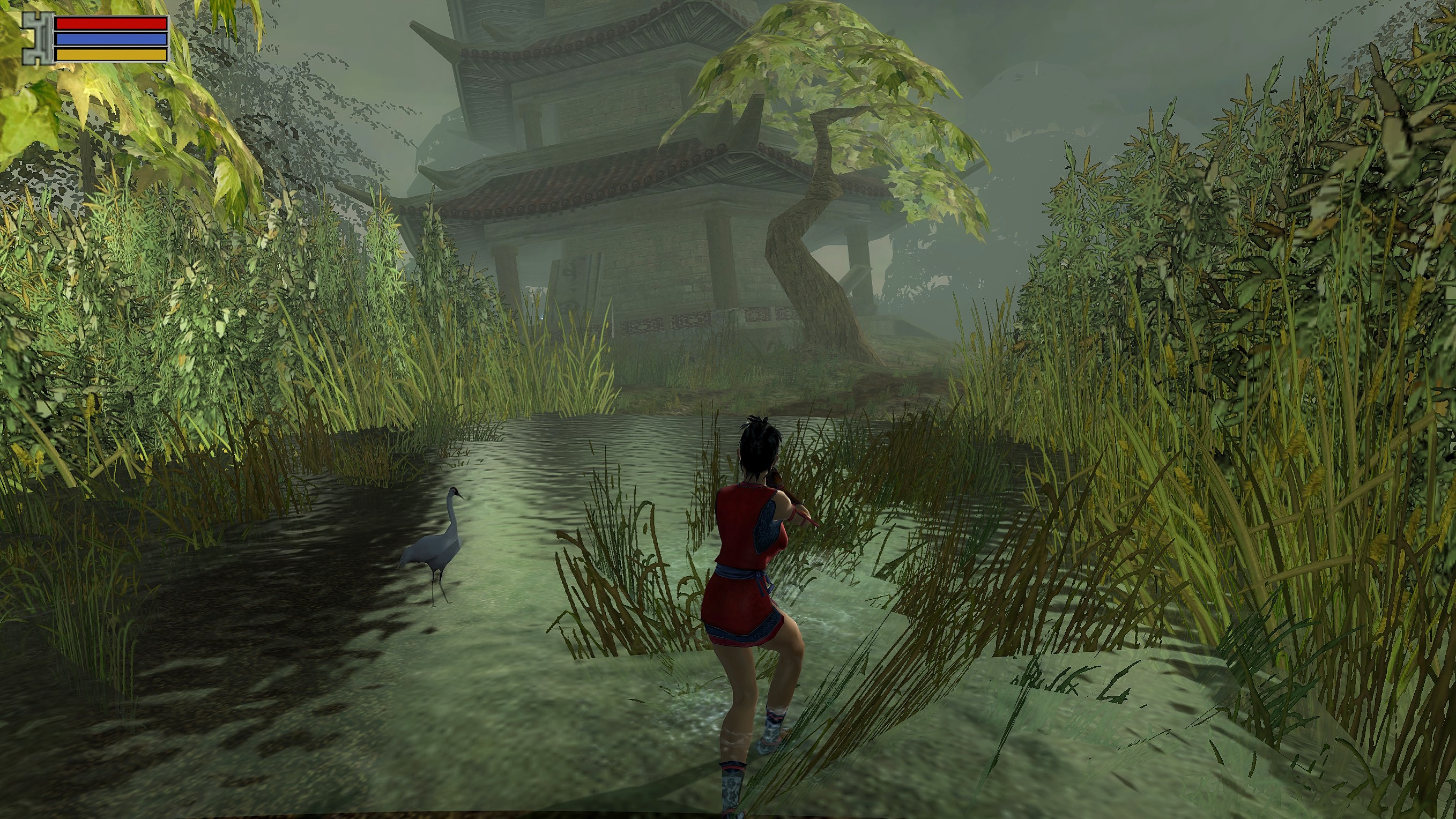Screen dimensions: 1456x819
Task: Click the character's weapon on her back
Action: (x=786, y=497)
